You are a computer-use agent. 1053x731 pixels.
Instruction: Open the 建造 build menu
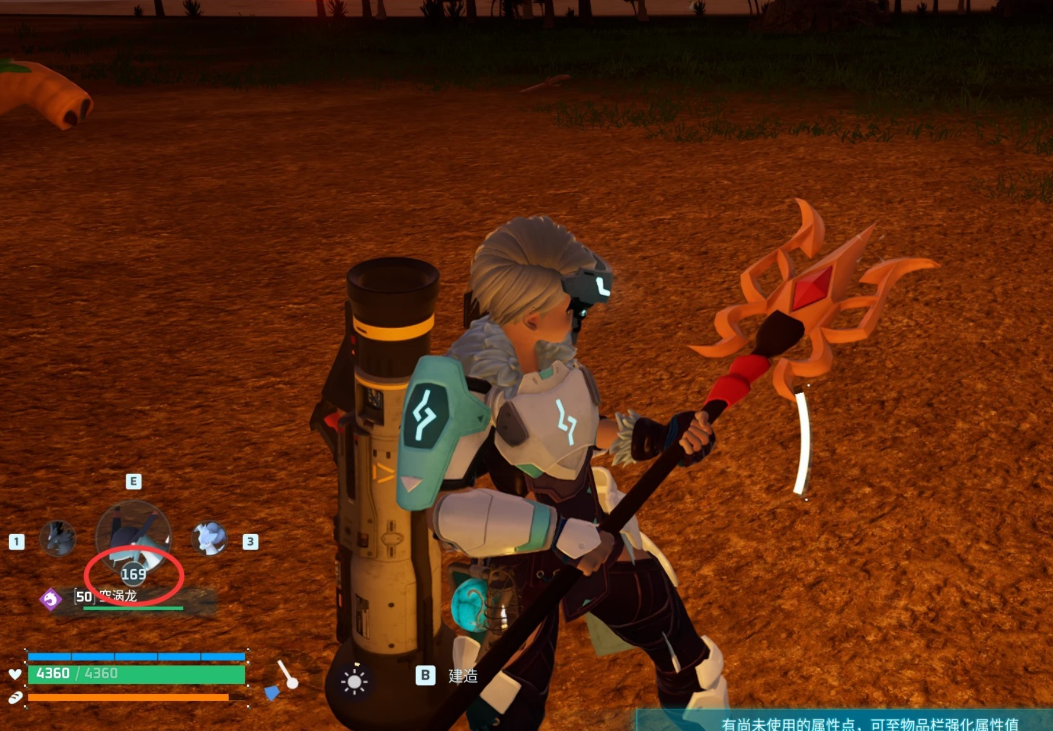pyautogui.click(x=462, y=676)
